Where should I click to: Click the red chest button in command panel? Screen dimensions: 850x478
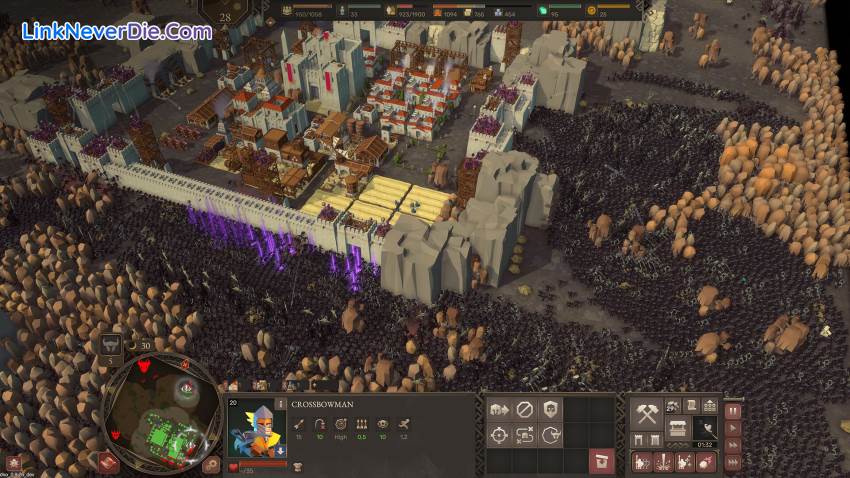pyautogui.click(x=601, y=460)
